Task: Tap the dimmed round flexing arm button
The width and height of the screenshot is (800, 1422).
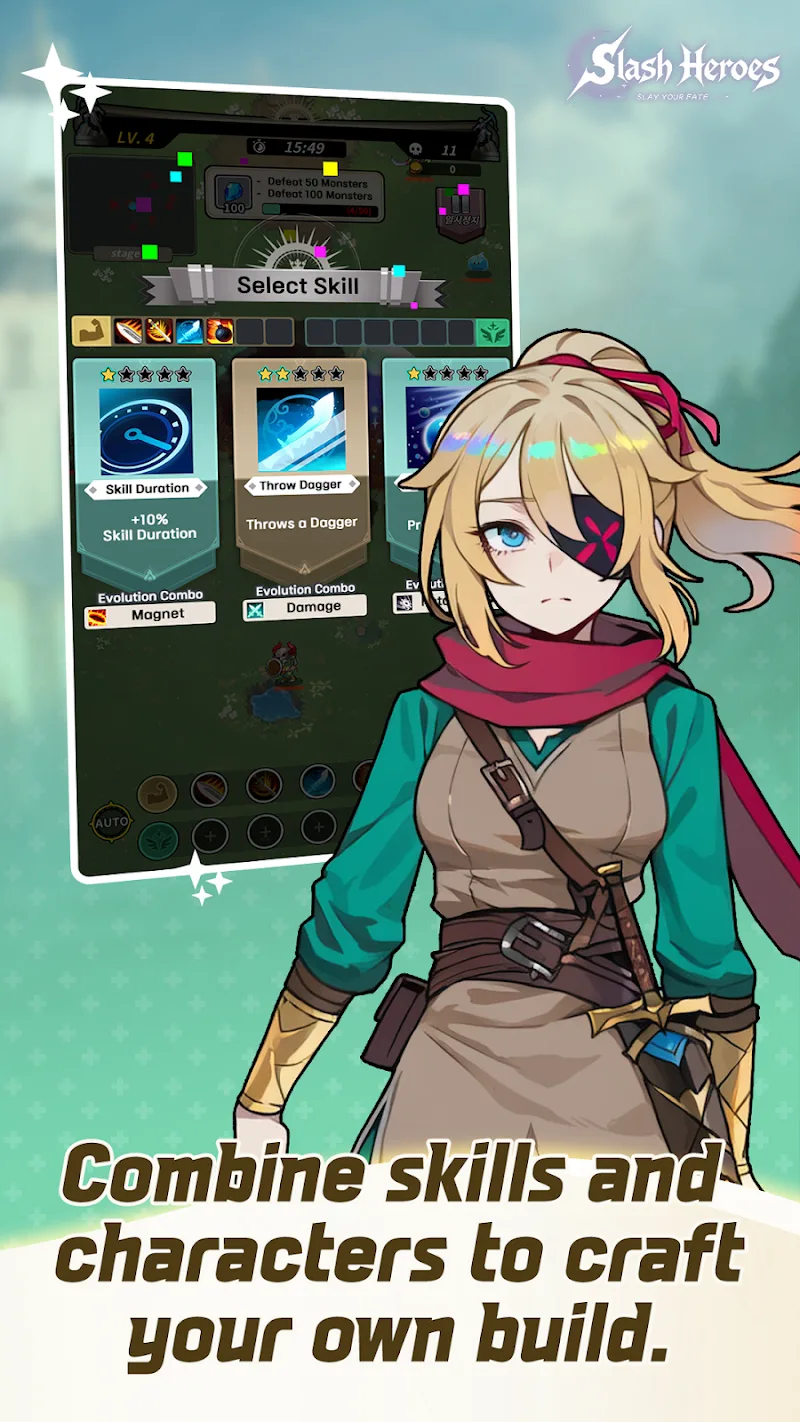Action: click(x=157, y=794)
